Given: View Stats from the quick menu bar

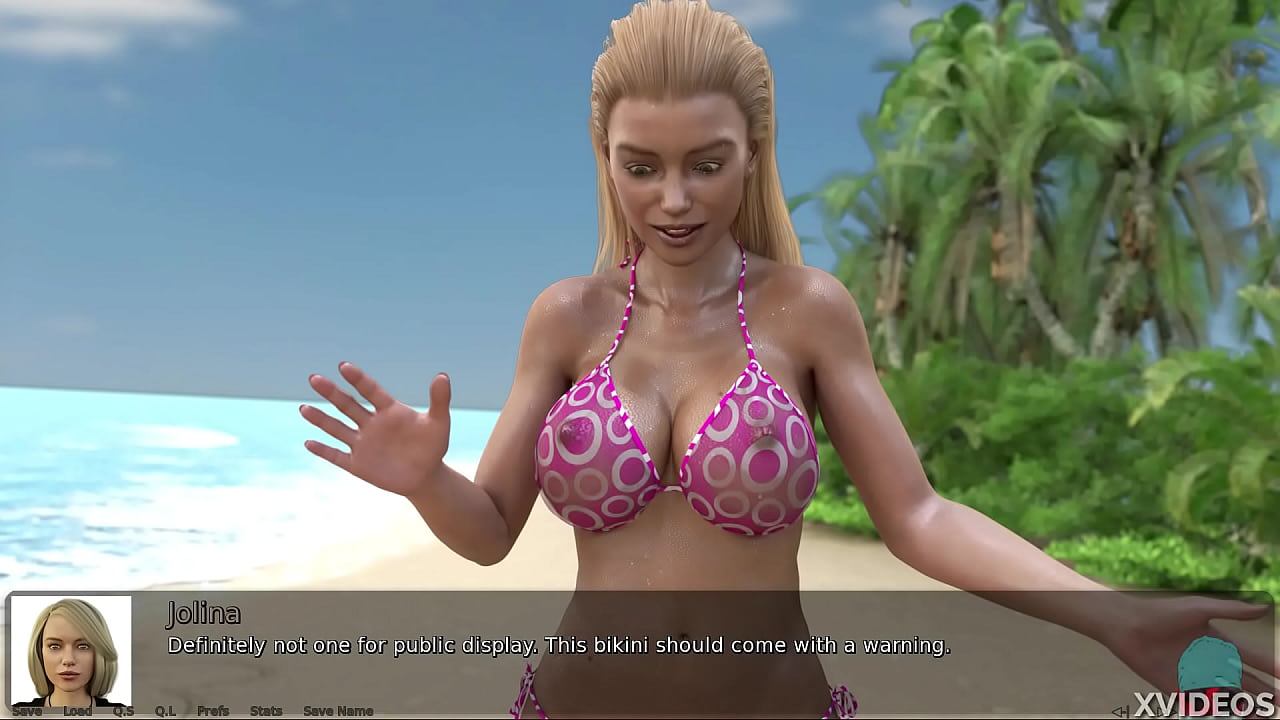Looking at the screenshot, I should pos(267,710).
